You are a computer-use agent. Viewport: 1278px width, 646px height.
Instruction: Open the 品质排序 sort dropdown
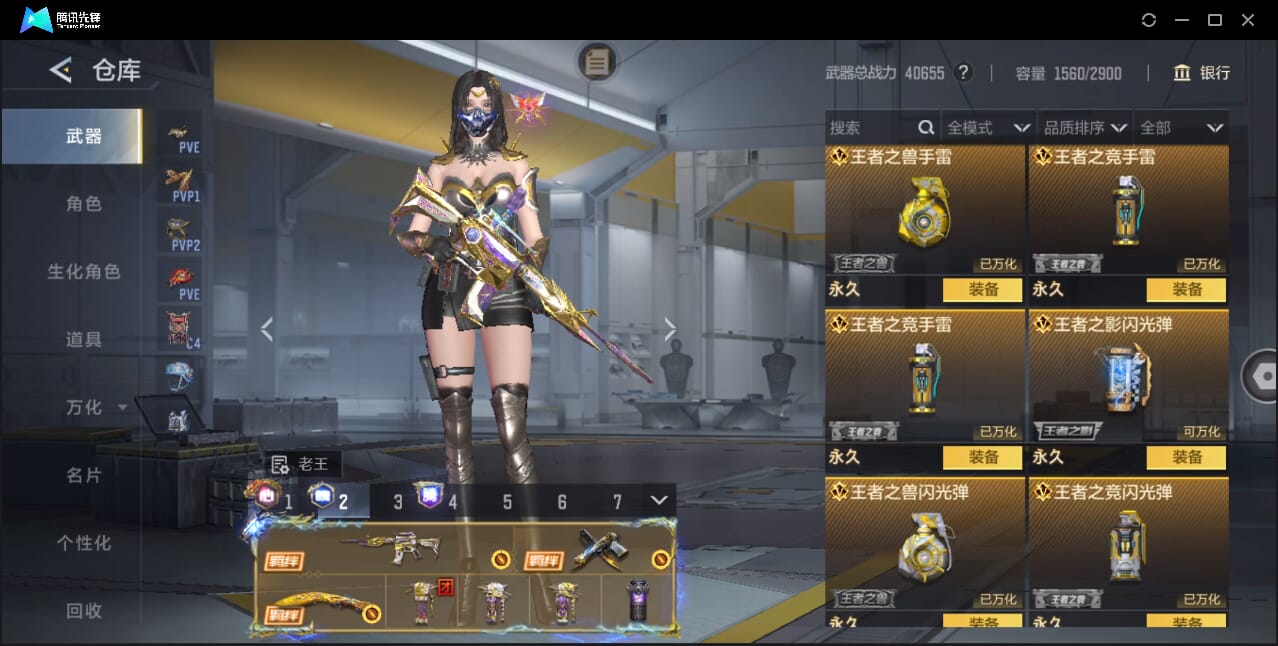click(x=1085, y=128)
